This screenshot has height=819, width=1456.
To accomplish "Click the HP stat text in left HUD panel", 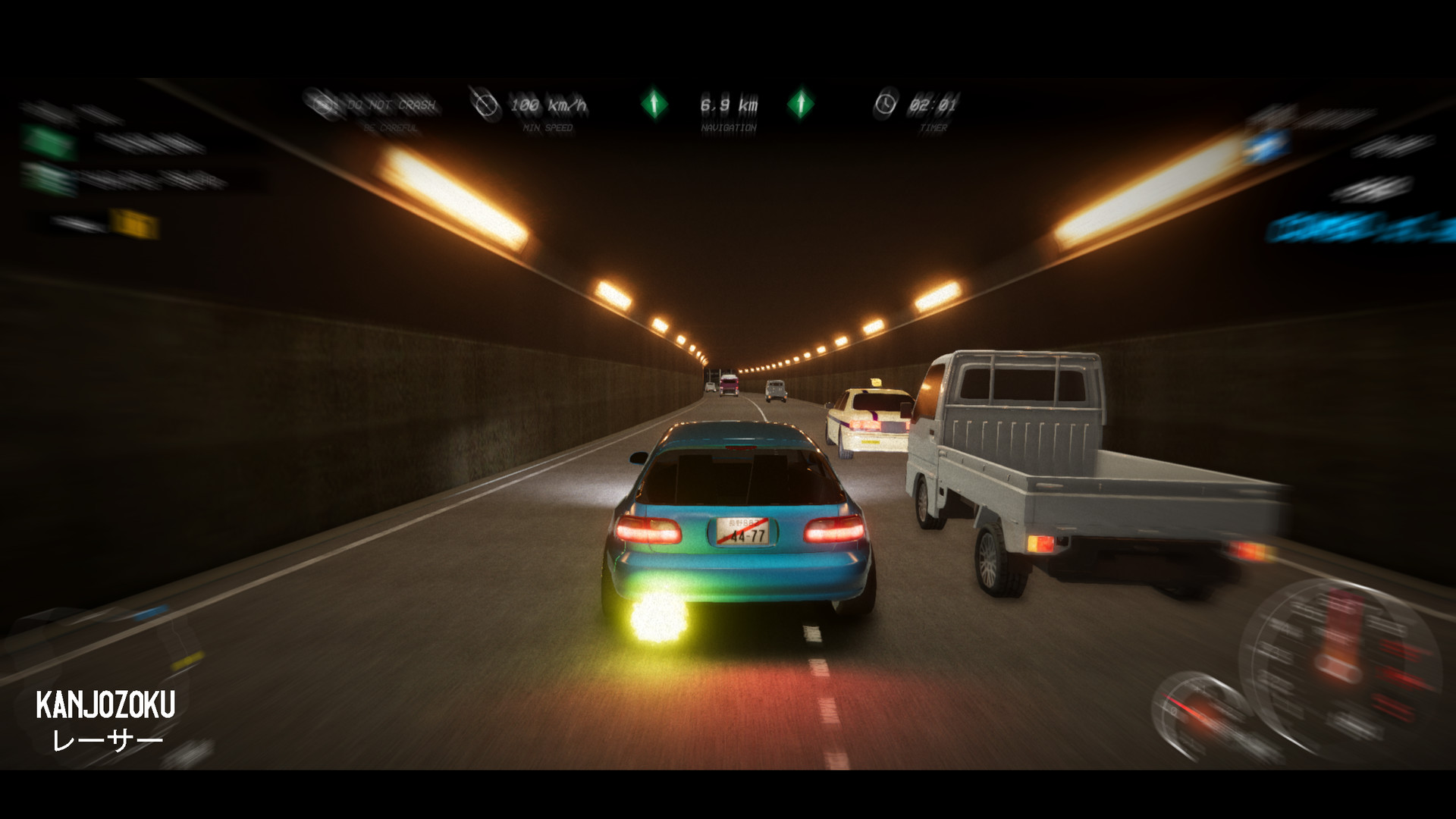I will 205,179.
